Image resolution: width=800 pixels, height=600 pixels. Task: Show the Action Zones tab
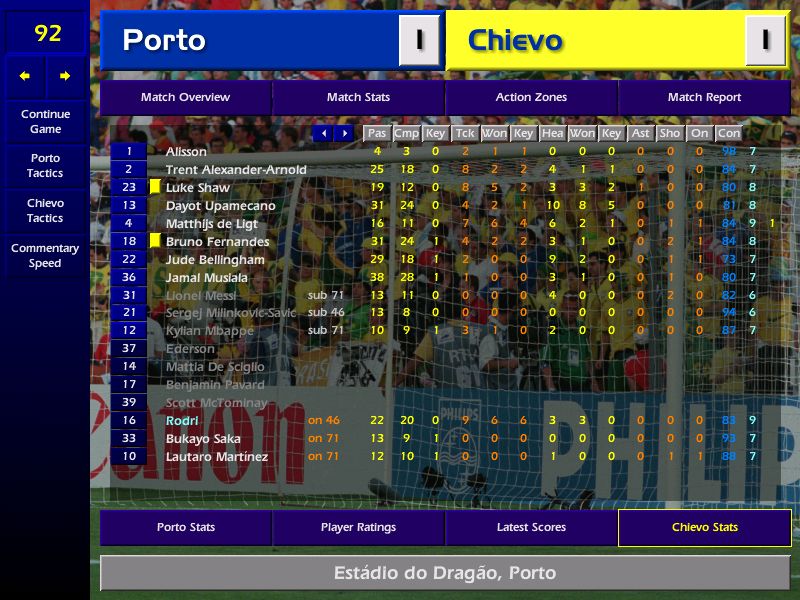pyautogui.click(x=531, y=97)
